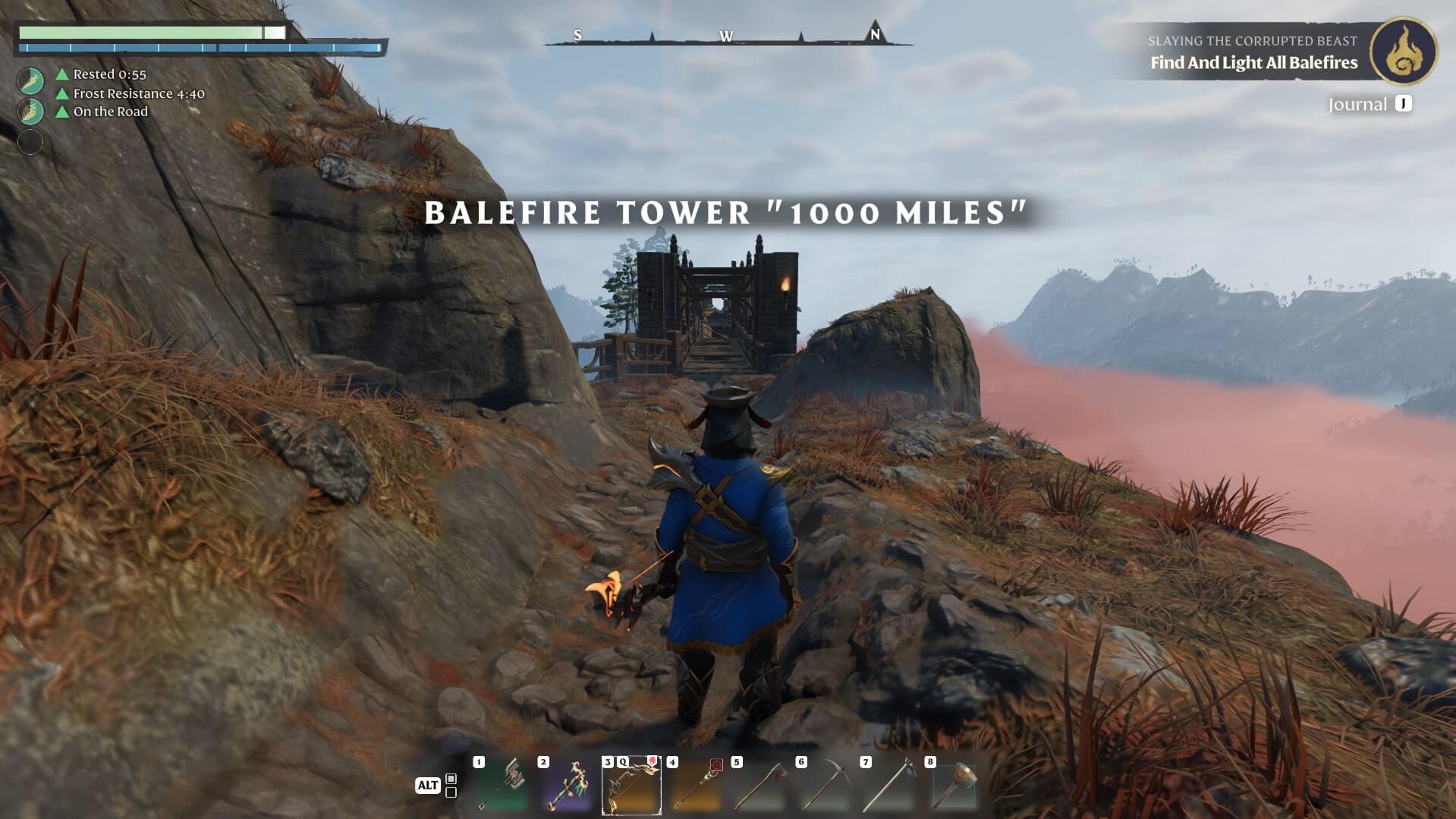Equip the felling axe in slot 5

[x=760, y=786]
